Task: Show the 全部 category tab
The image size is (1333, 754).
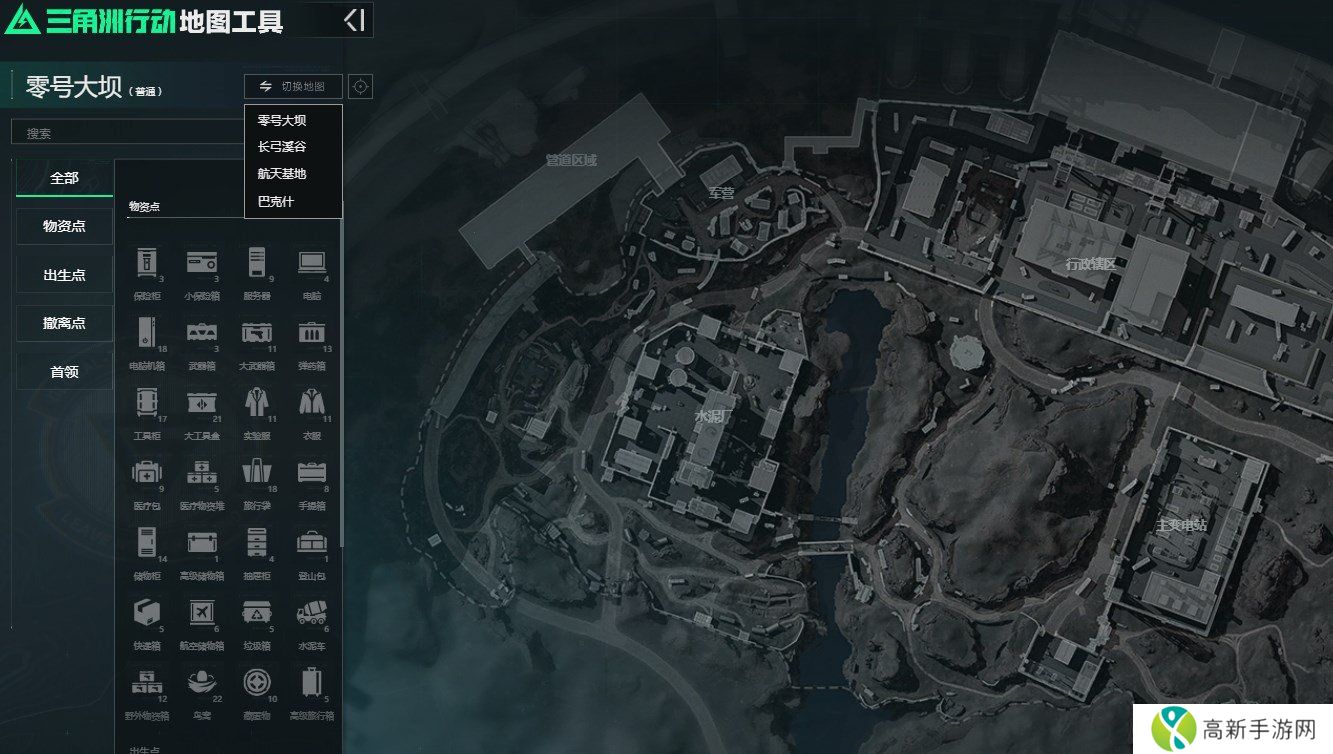Action: point(65,178)
